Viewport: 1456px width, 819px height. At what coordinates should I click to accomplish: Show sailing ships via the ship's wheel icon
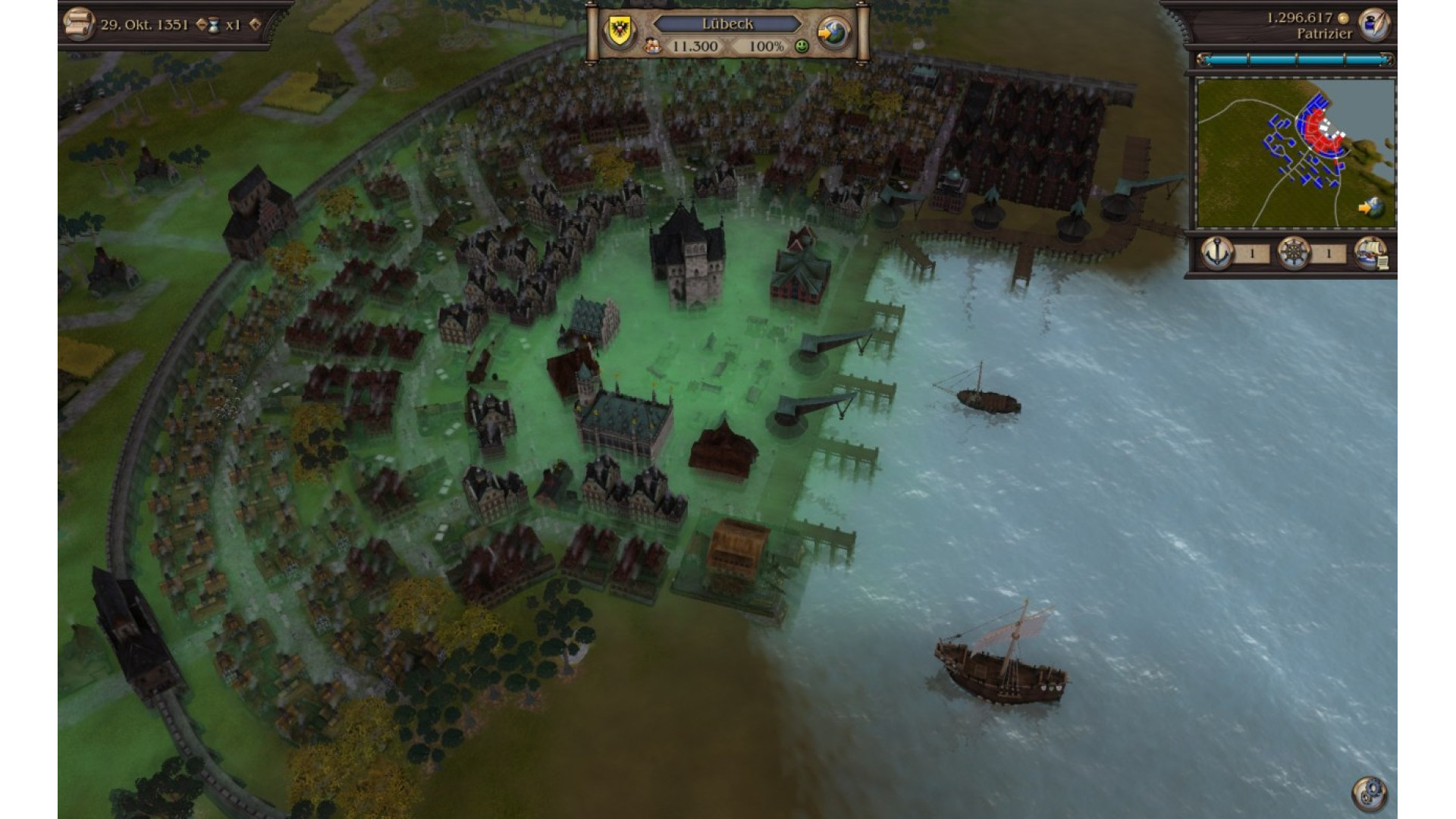click(1293, 253)
